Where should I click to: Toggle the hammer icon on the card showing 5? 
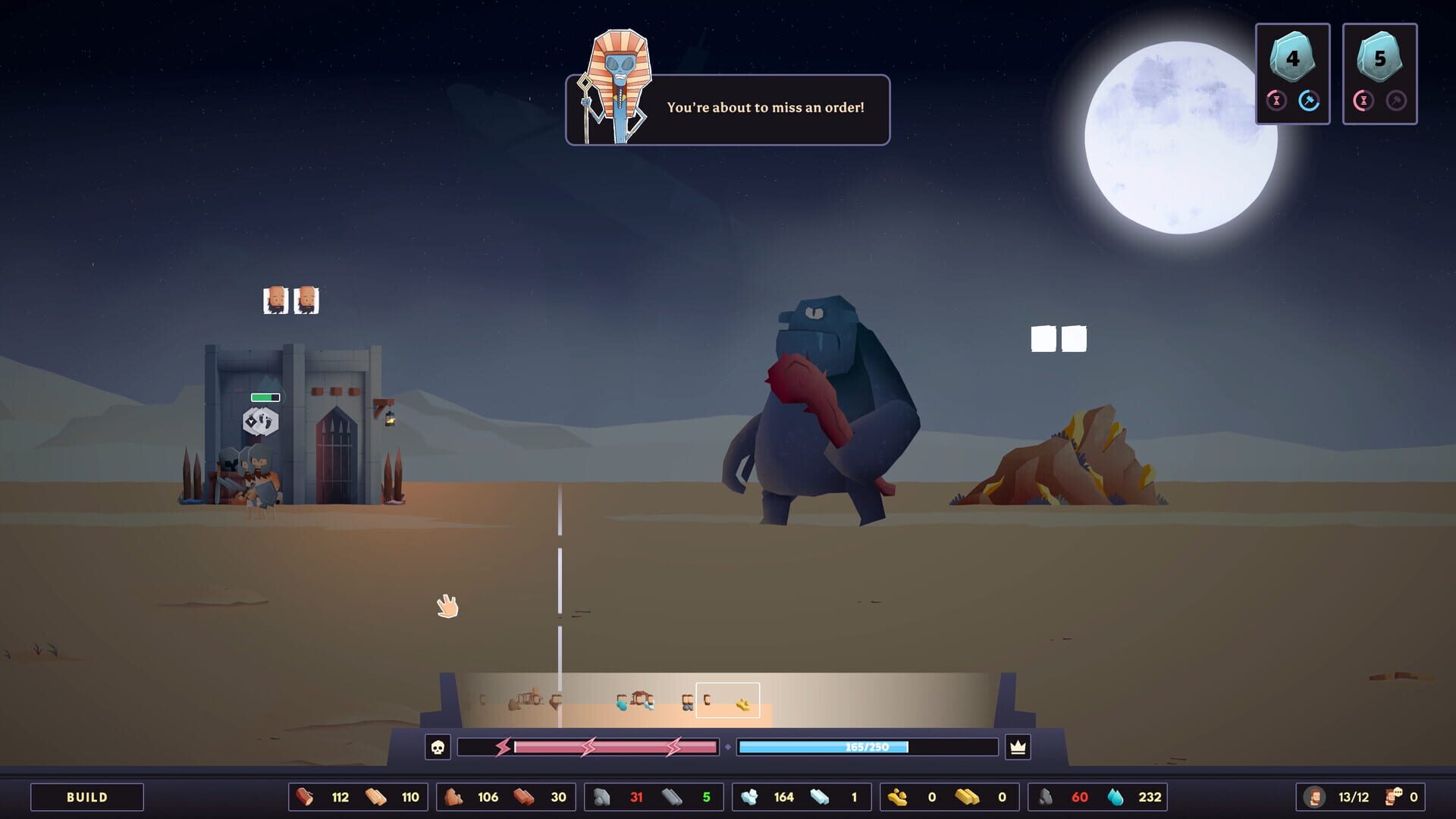1396,101
